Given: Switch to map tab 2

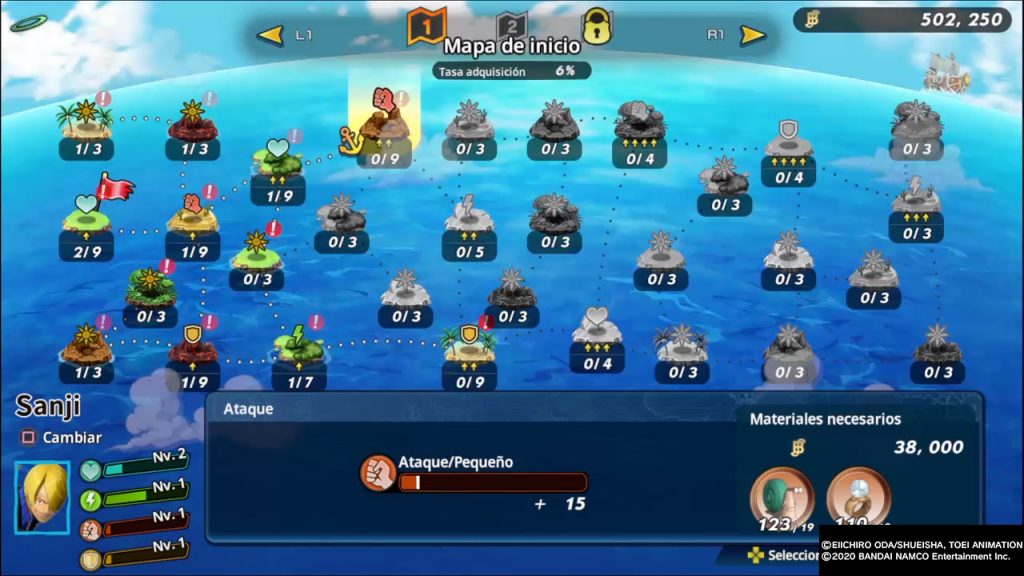Looking at the screenshot, I should 511,26.
